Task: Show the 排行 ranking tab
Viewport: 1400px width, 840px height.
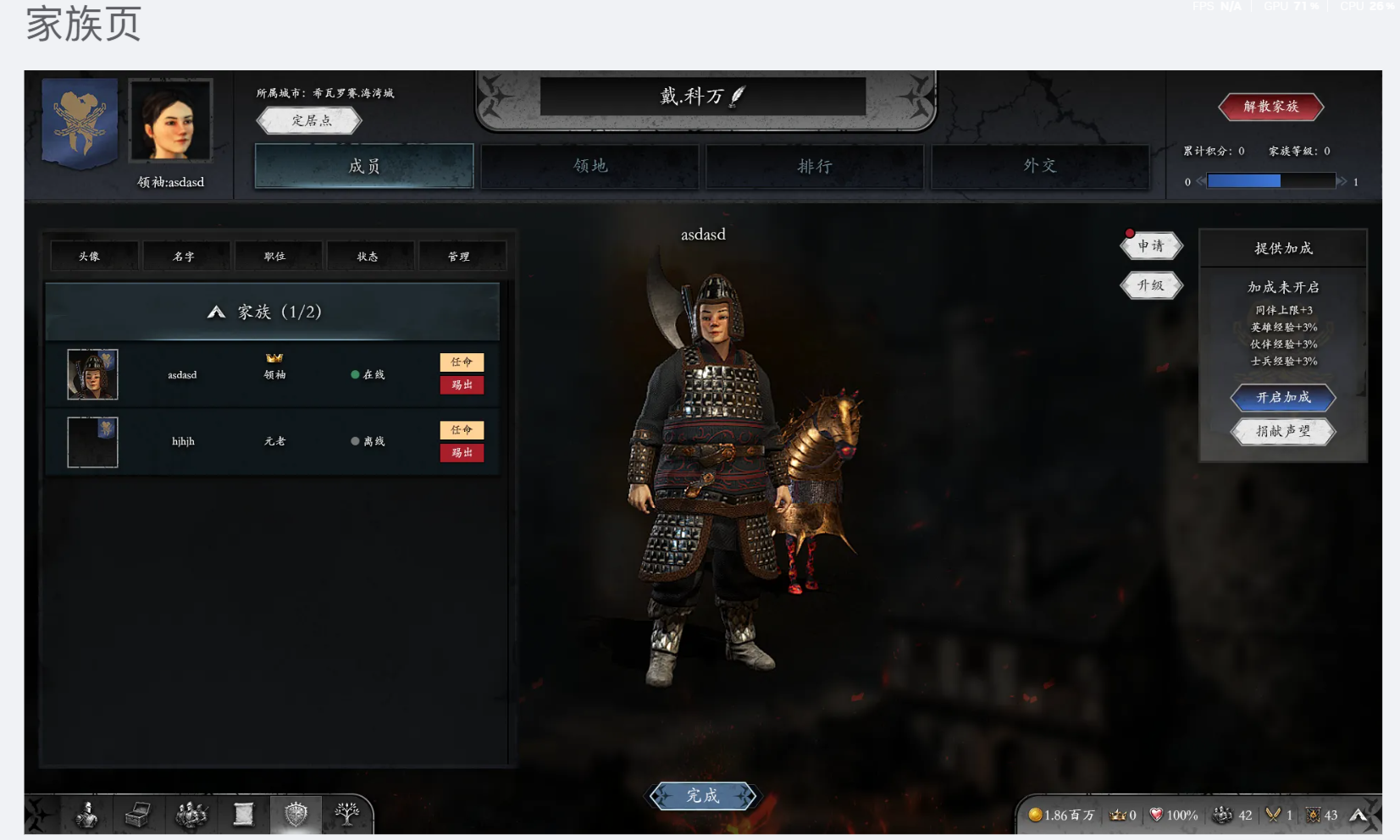Action: pyautogui.click(x=814, y=166)
